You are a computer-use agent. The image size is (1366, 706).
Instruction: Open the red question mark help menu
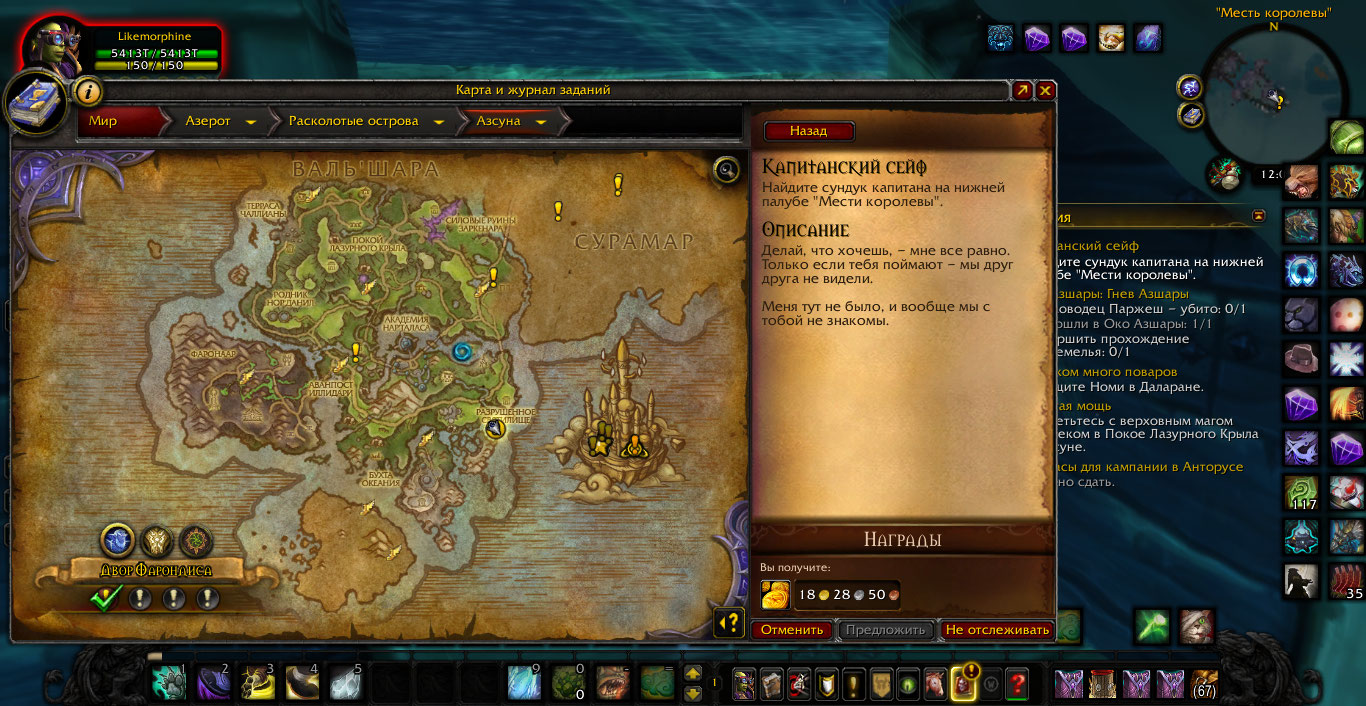point(1017,684)
